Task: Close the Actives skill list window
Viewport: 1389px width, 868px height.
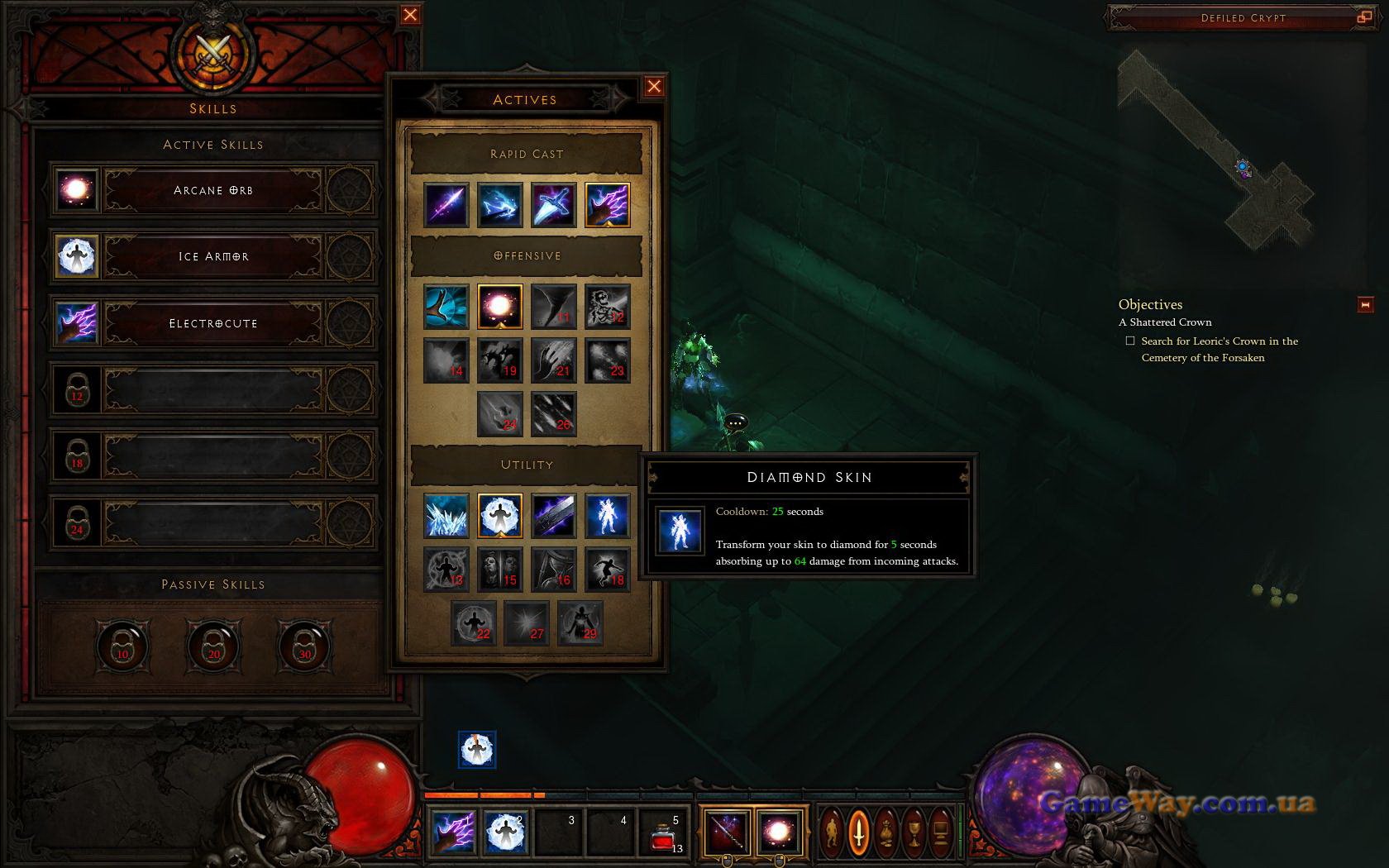Action: [x=654, y=87]
